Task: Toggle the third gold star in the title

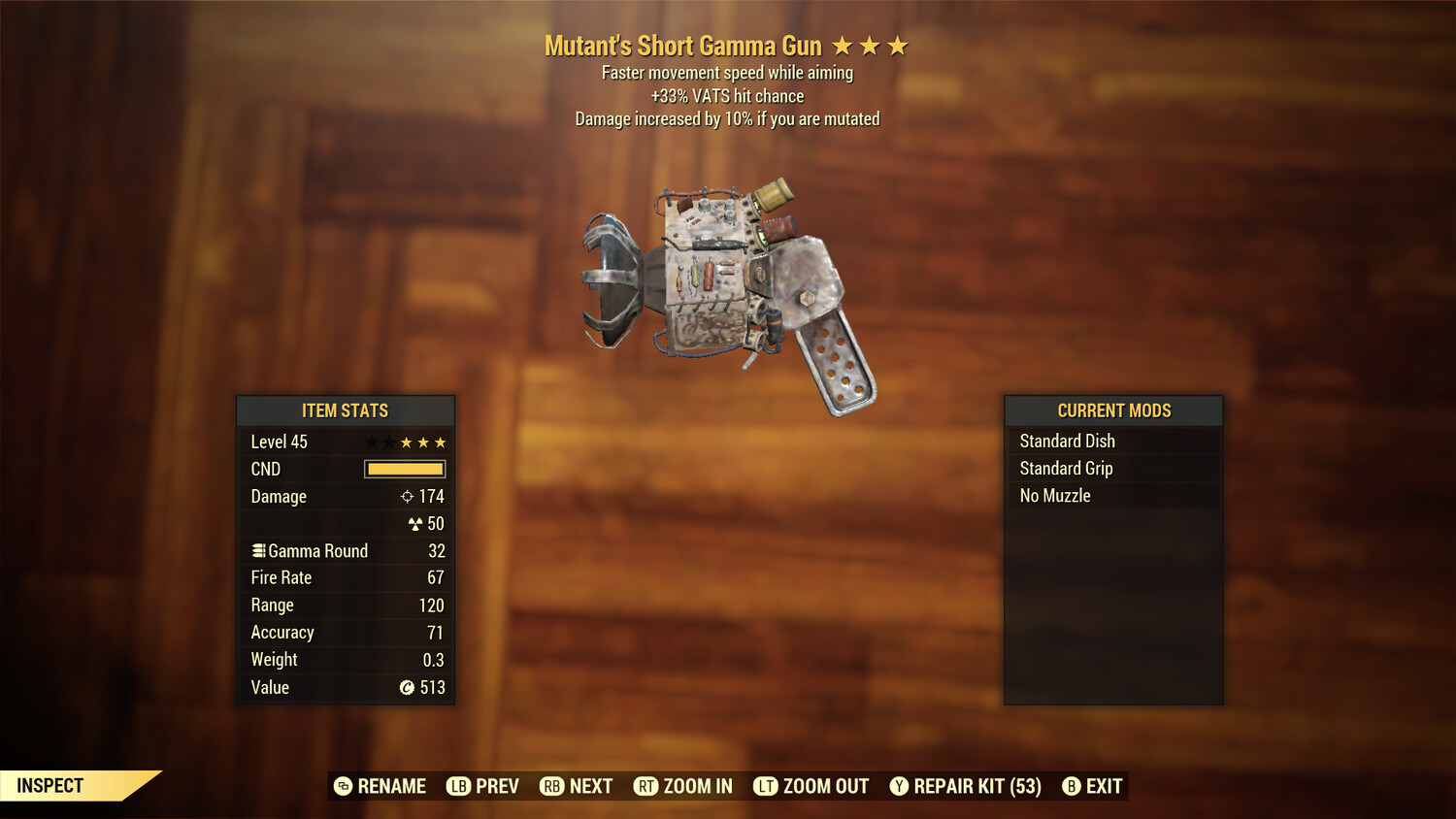Action: pyautogui.click(x=899, y=45)
